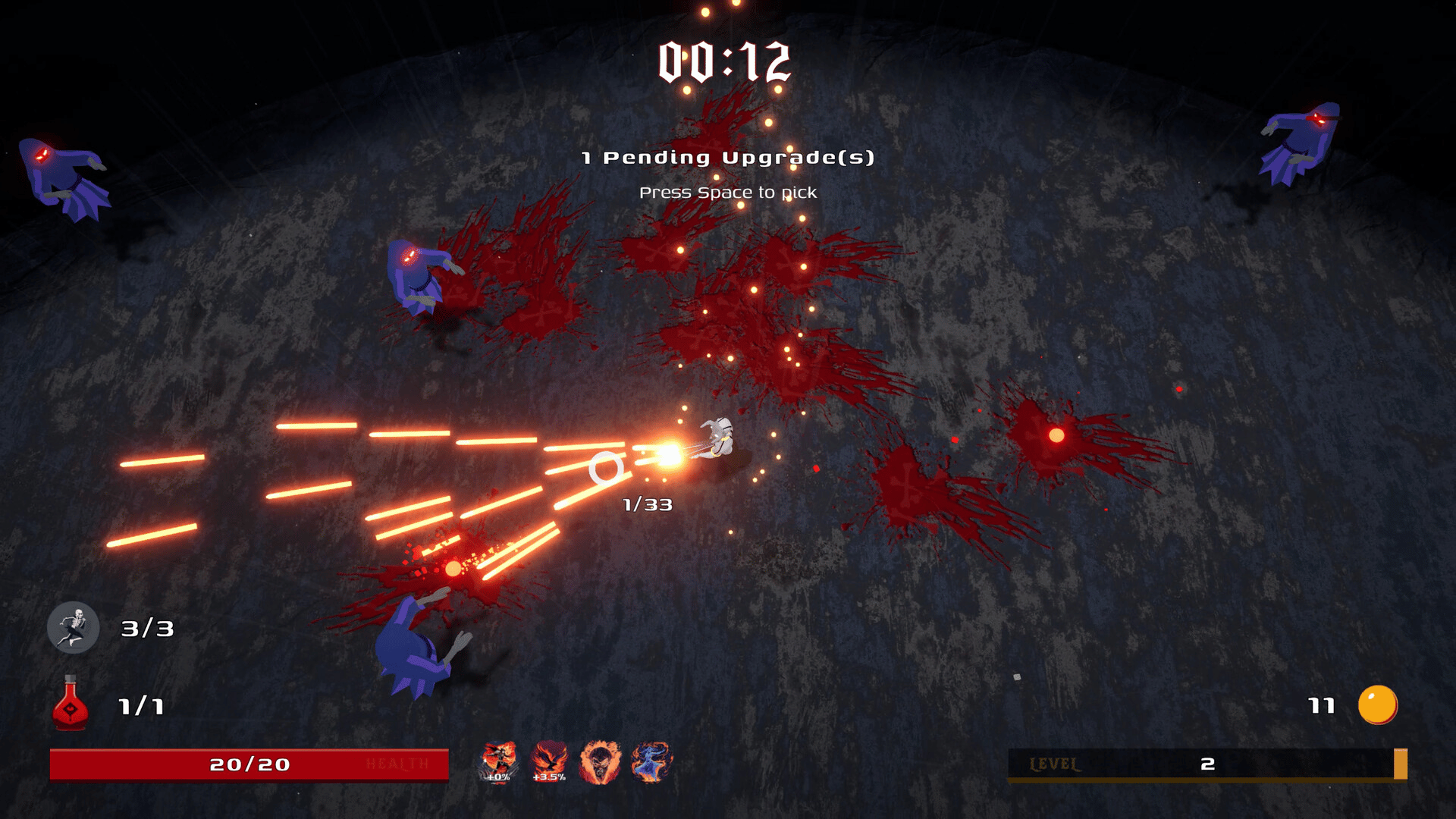Screen dimensions: 1456x819
Task: Click the burning face upgrade icon
Action: tap(600, 761)
